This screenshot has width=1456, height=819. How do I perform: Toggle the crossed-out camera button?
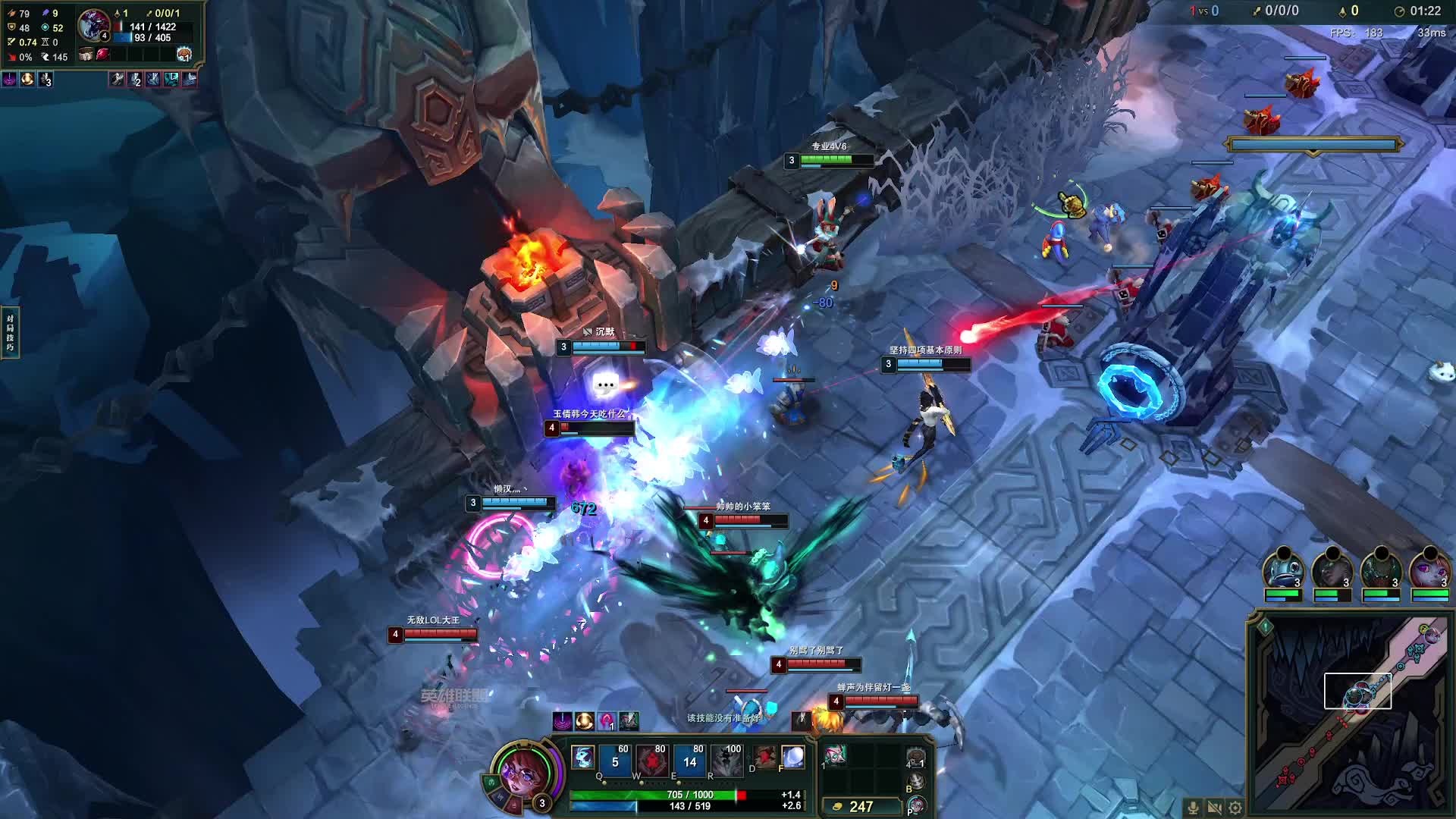click(1214, 808)
